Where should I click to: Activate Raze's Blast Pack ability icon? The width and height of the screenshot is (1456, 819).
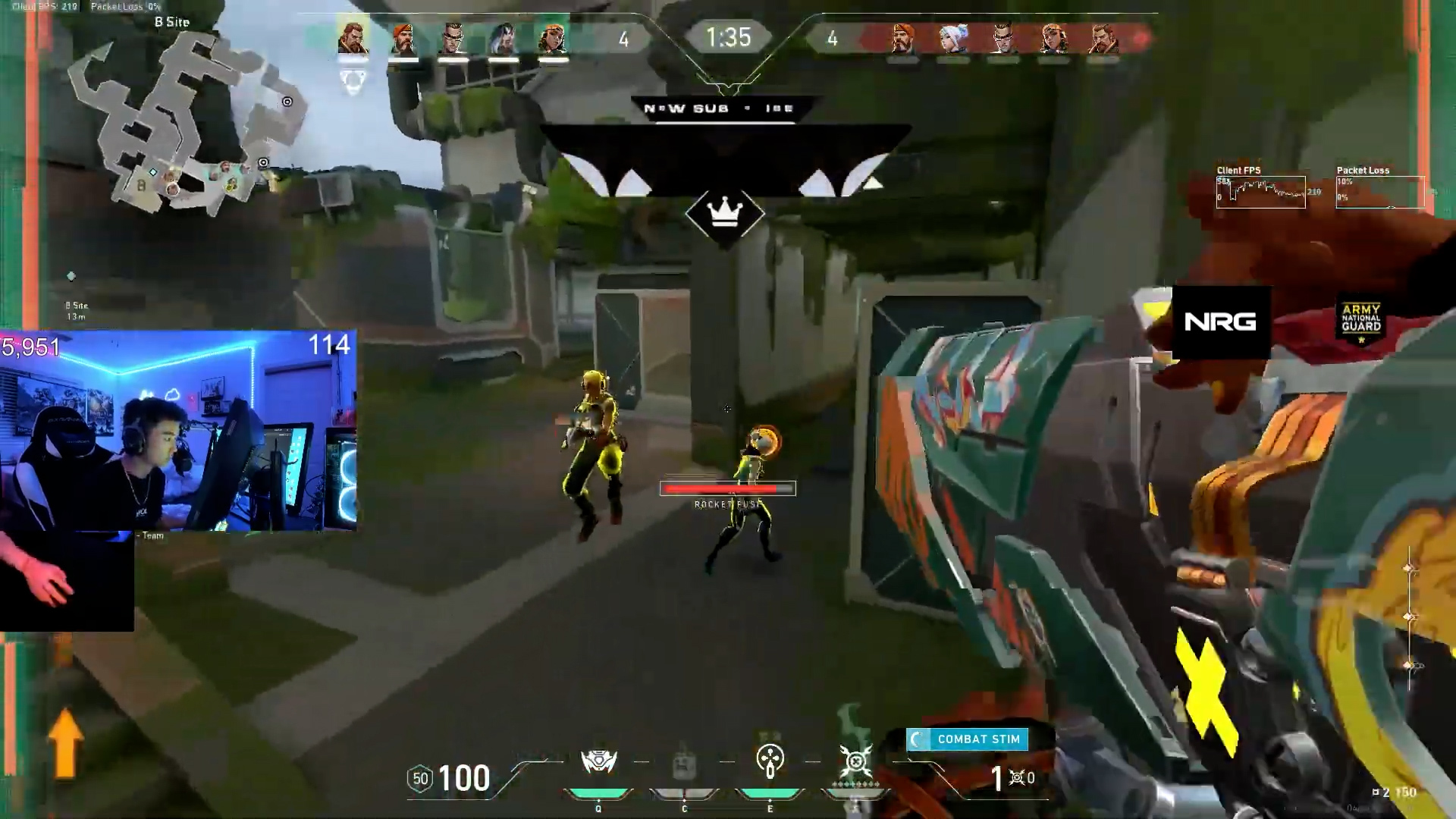[x=598, y=762]
